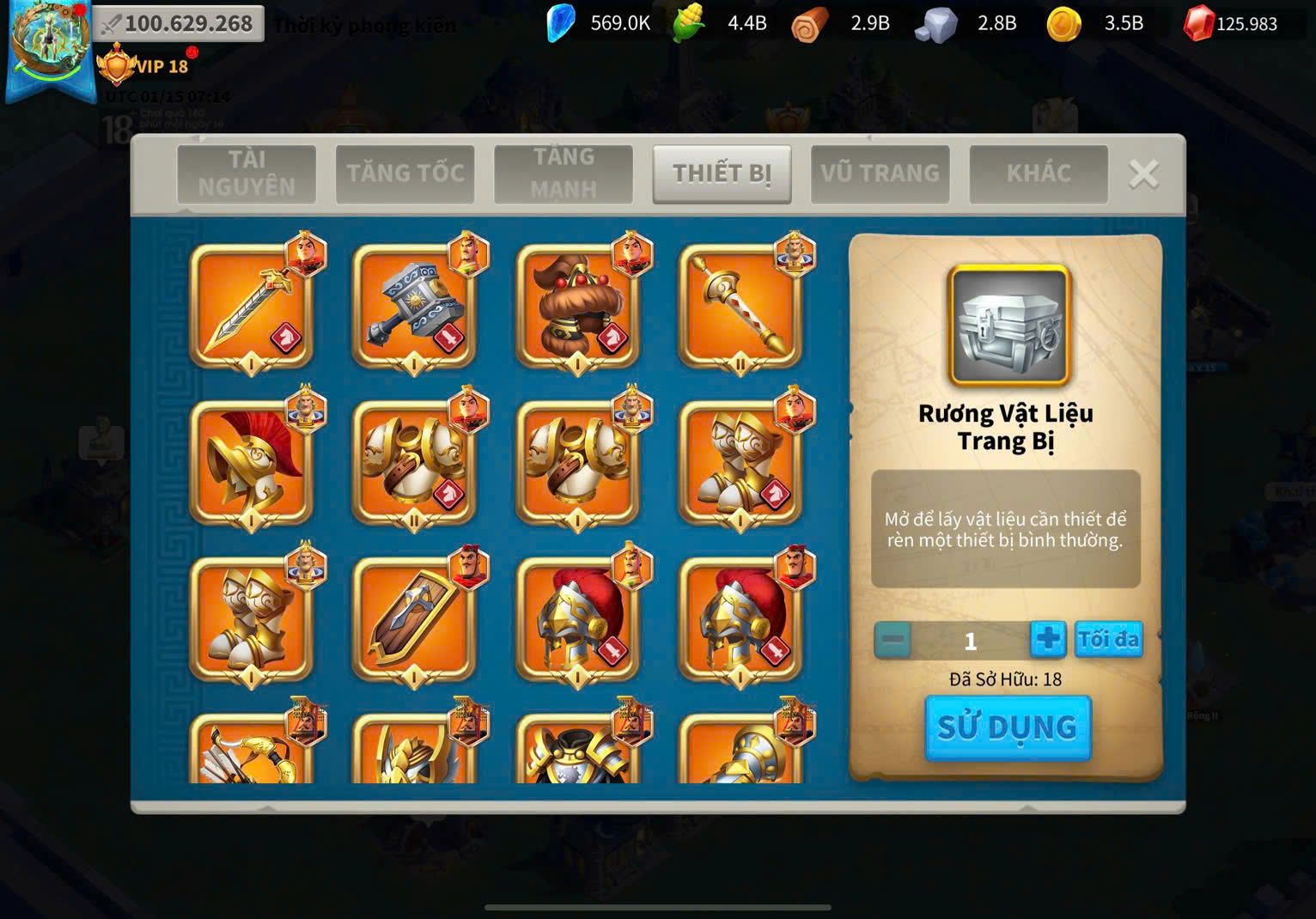Screen dimensions: 1316x919
Task: Open the VIP 18 badge
Action: 144,66
